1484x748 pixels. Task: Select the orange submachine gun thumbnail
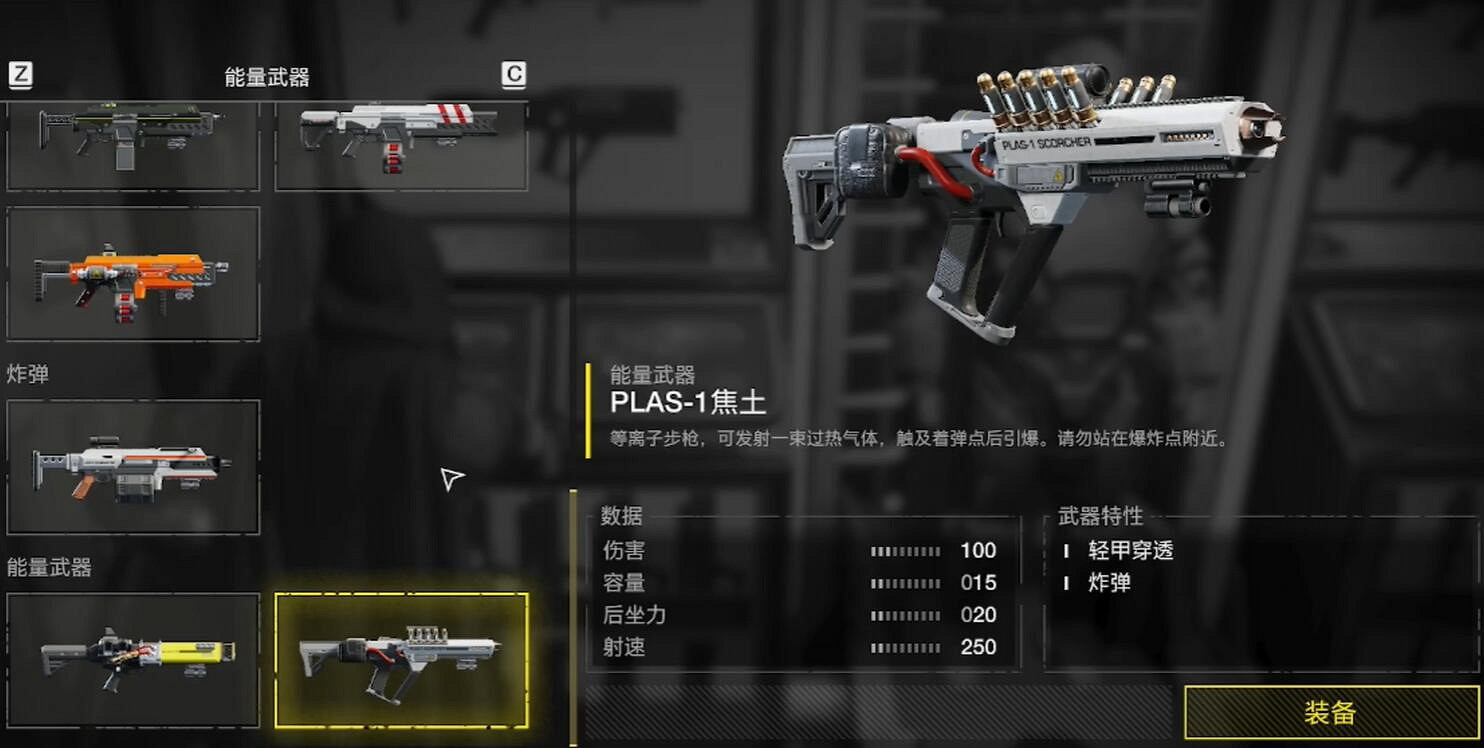pyautogui.click(x=132, y=272)
